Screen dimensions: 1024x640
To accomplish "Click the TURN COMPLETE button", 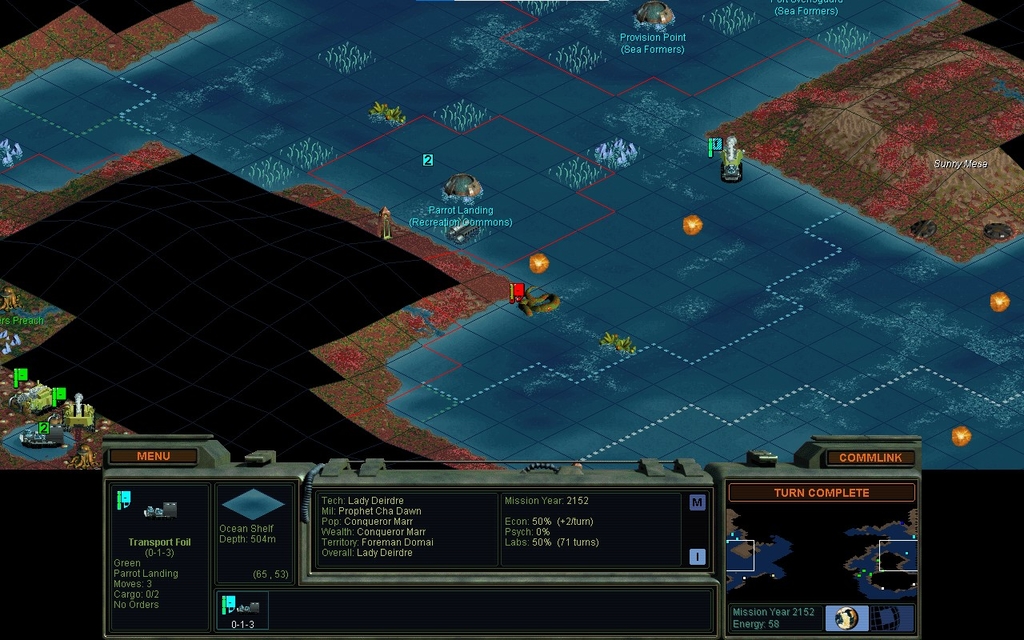I will pyautogui.click(x=820, y=493).
